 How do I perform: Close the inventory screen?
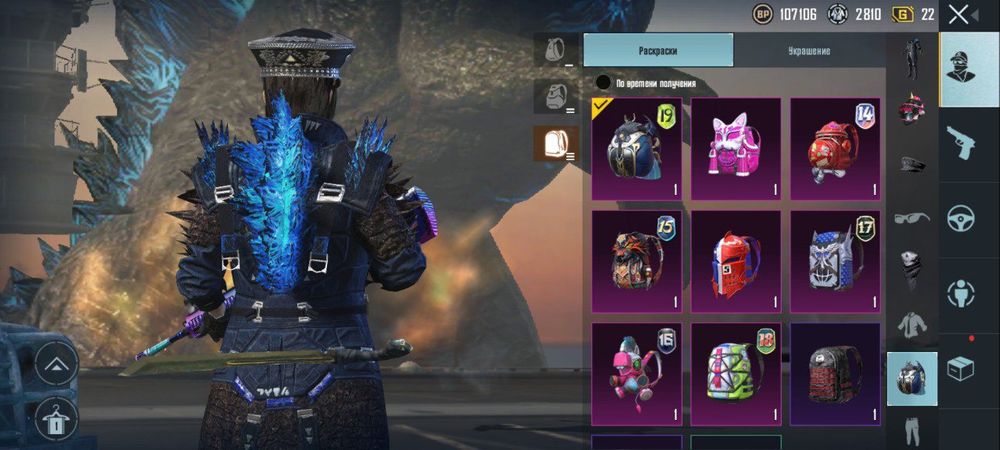pos(958,14)
